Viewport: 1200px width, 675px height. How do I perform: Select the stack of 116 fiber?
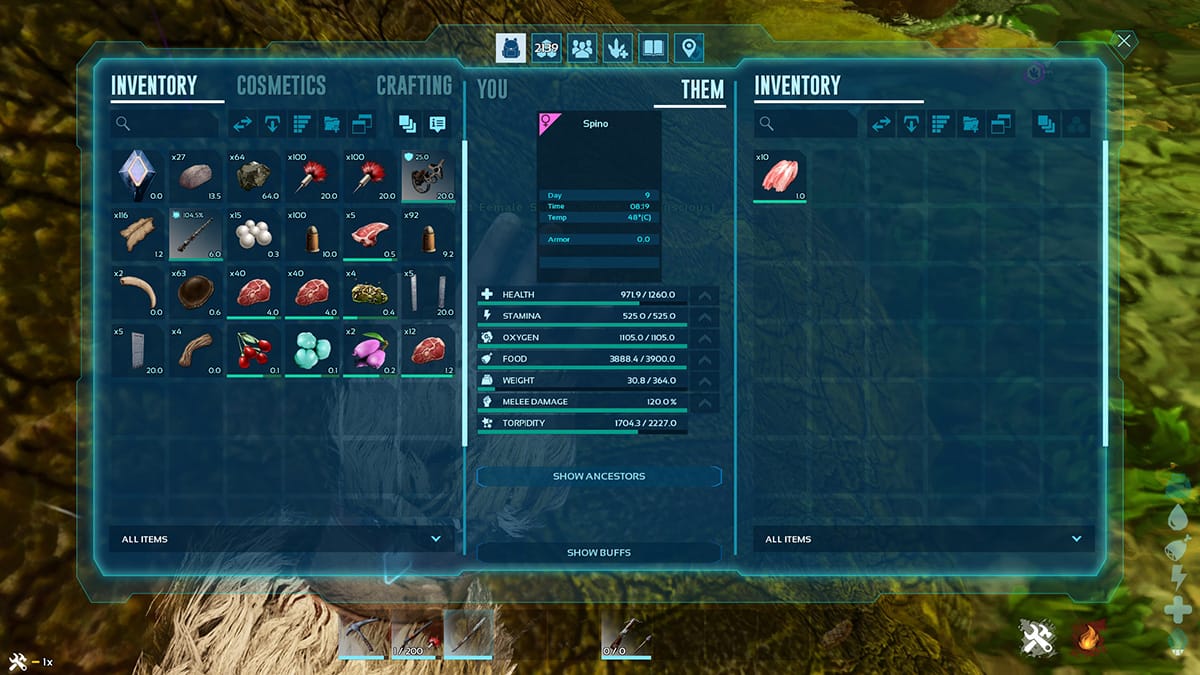click(x=137, y=234)
